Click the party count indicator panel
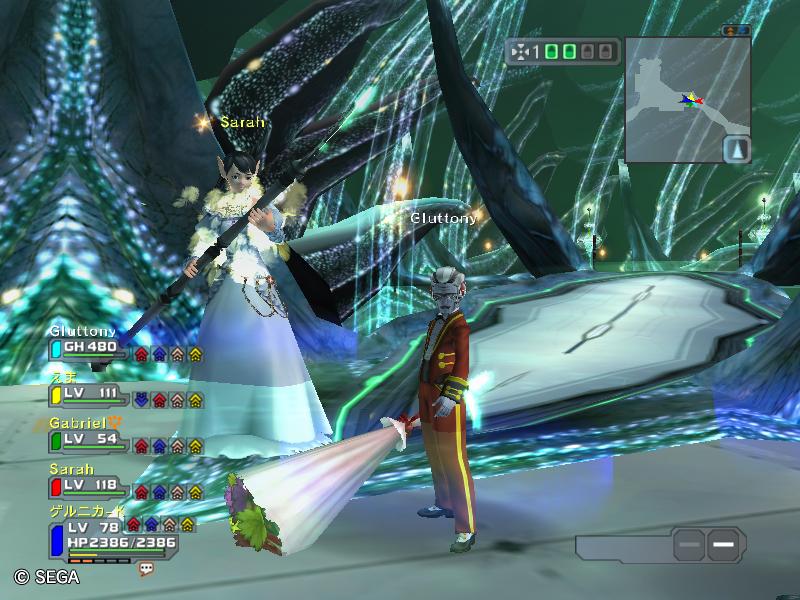Viewport: 800px width, 600px height. point(562,51)
